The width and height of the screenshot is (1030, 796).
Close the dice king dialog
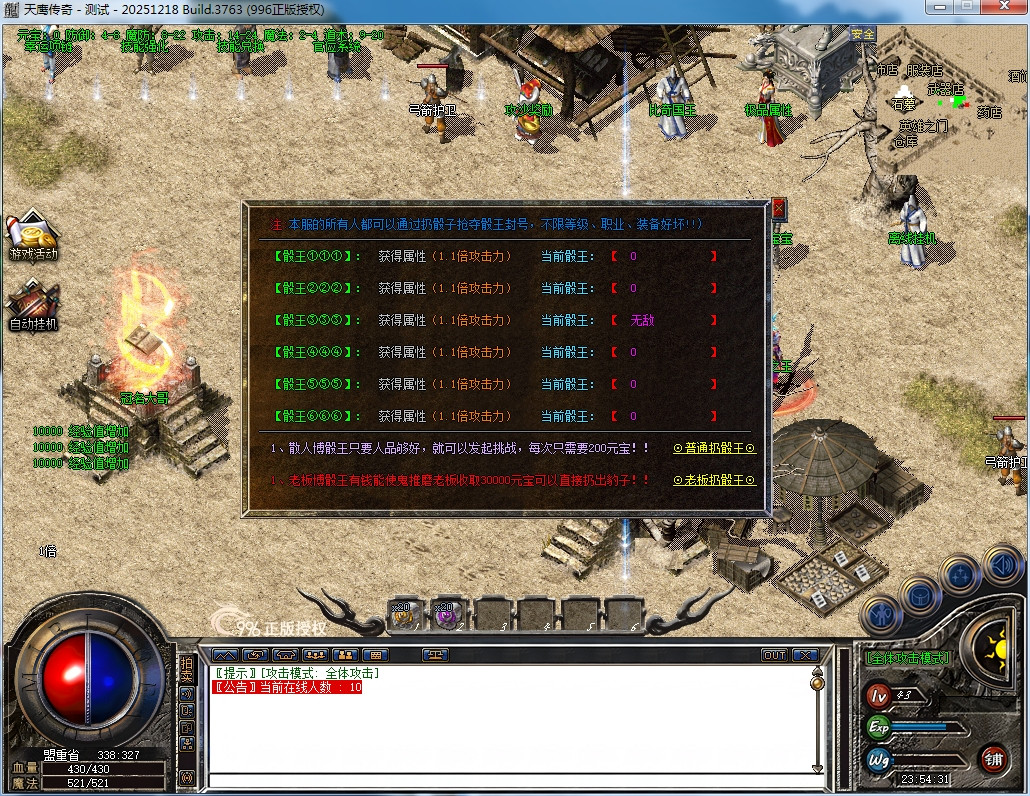pos(779,209)
